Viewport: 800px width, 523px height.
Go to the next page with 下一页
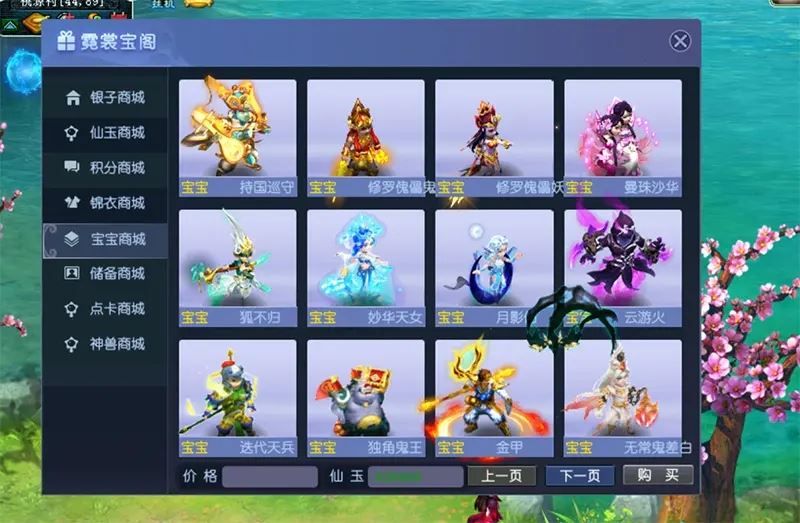tap(579, 476)
